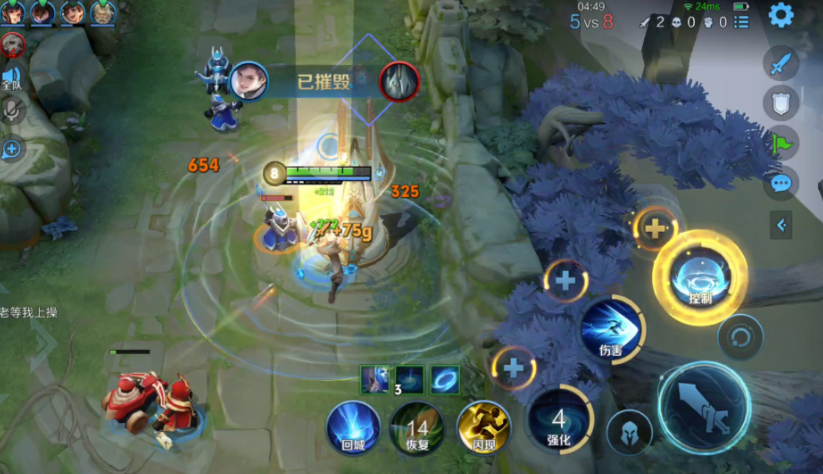
Task: Activate the 控制 ultimate skill
Action: point(700,277)
